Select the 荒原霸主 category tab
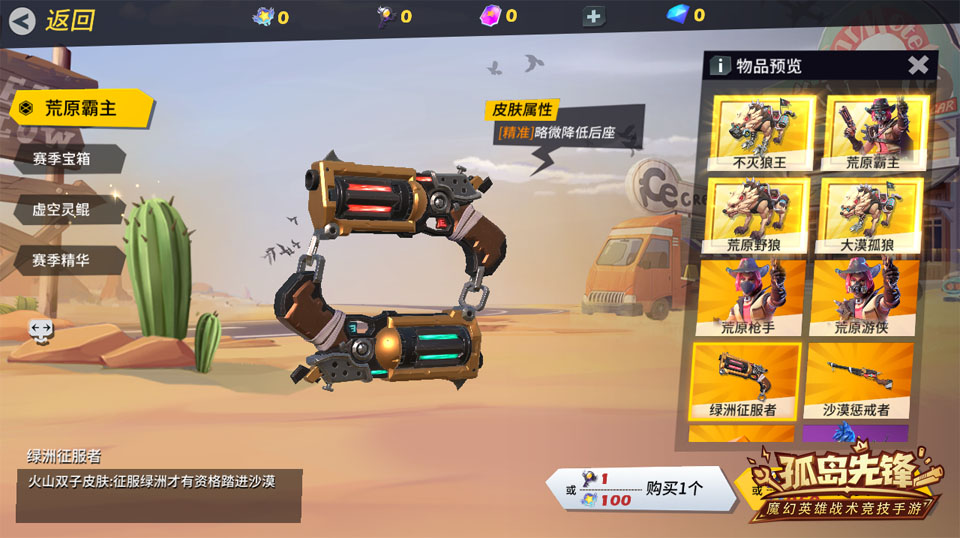Image resolution: width=960 pixels, height=538 pixels. click(80, 108)
